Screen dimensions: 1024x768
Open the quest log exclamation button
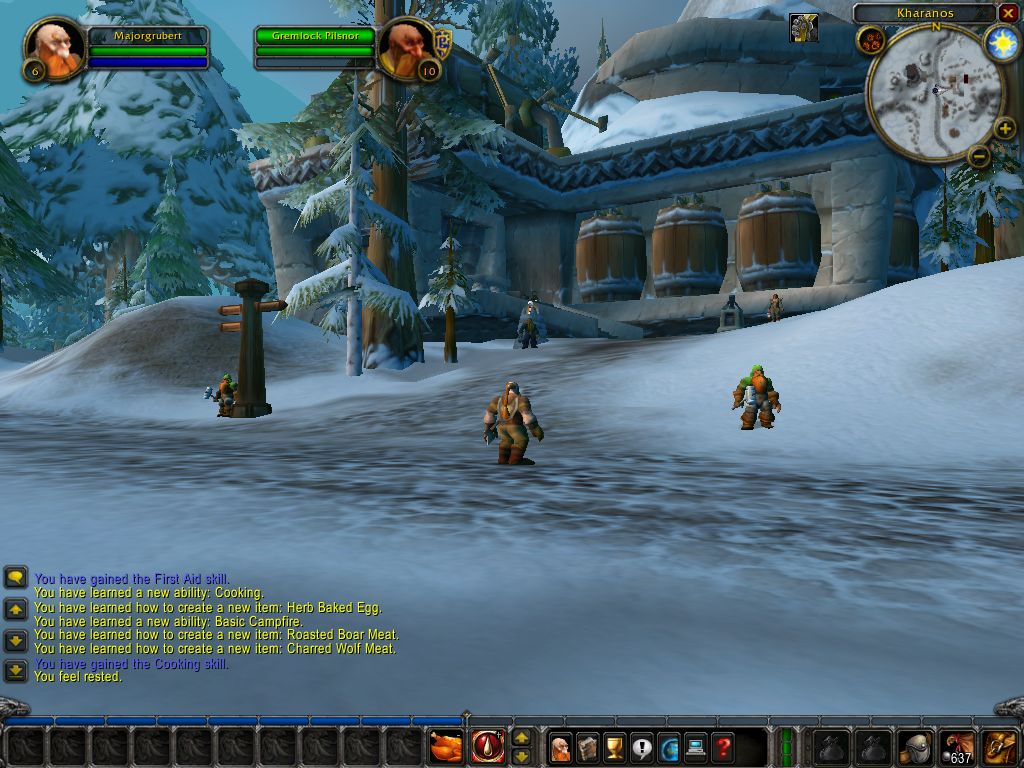pyautogui.click(x=642, y=747)
